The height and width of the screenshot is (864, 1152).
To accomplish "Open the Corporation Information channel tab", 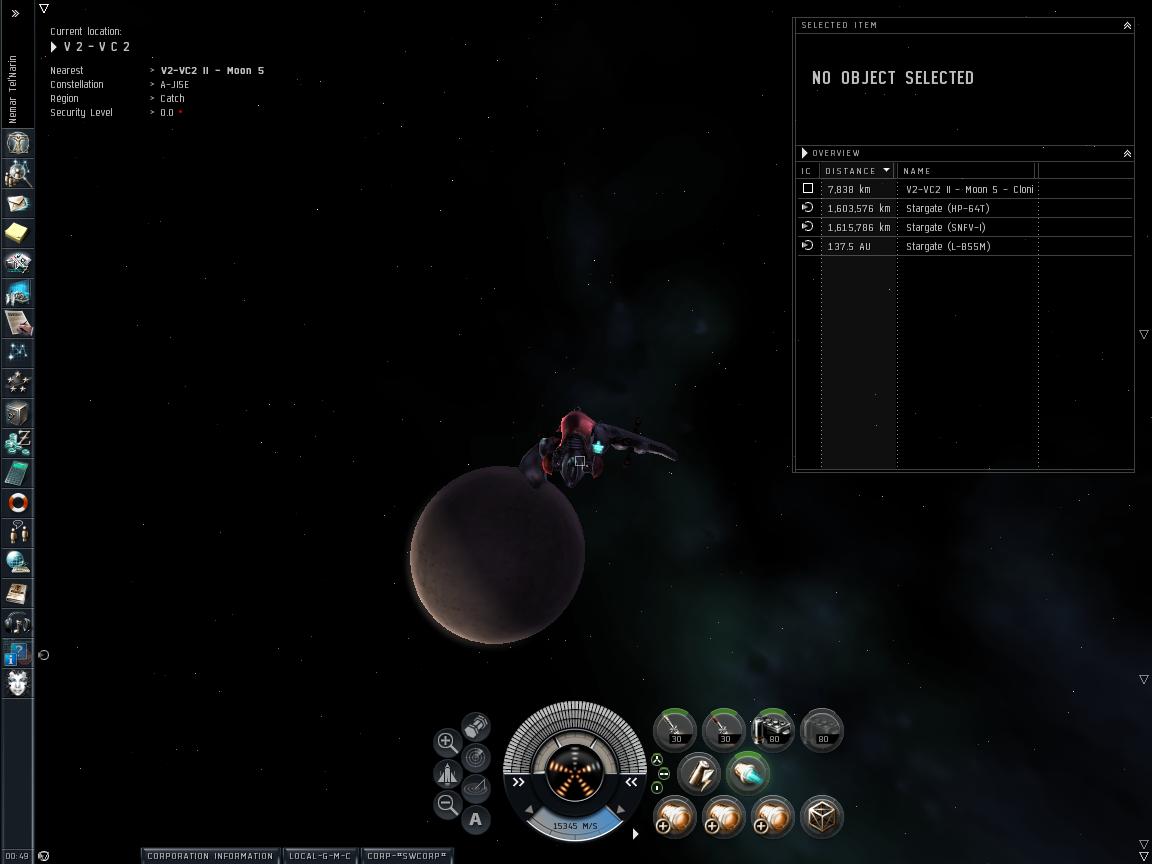I will click(x=210, y=856).
